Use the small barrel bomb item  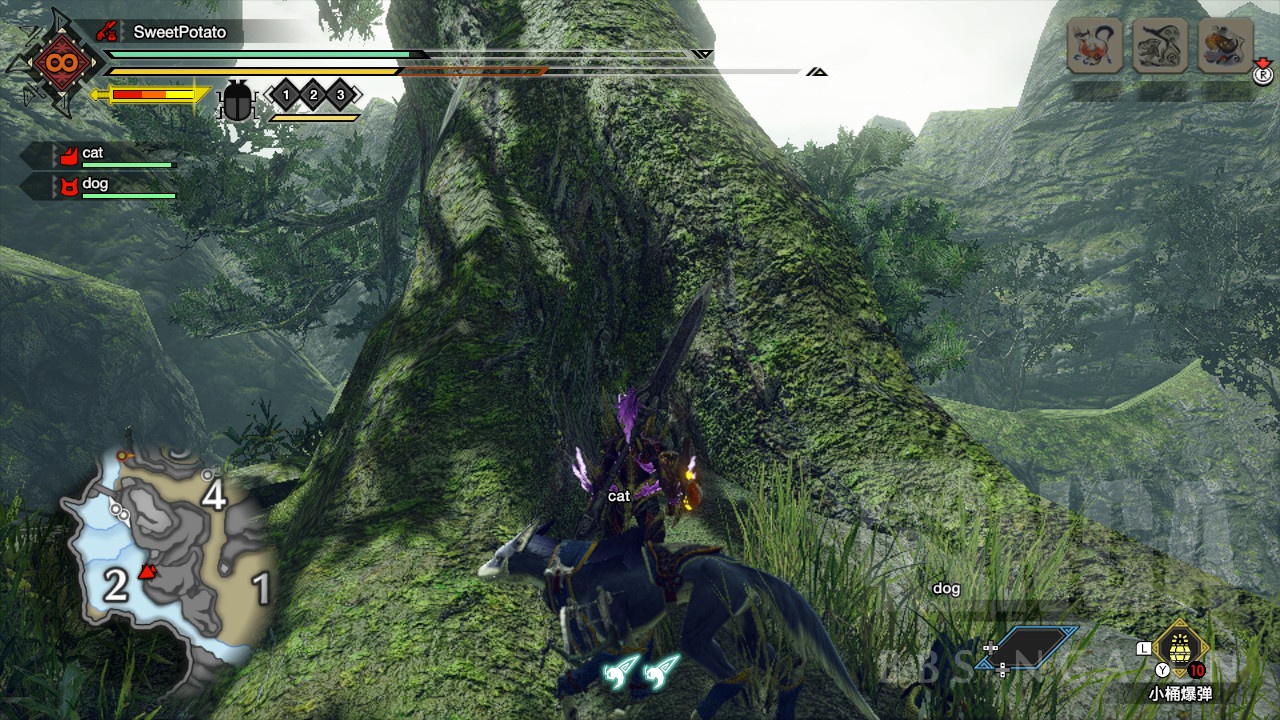pos(1181,648)
